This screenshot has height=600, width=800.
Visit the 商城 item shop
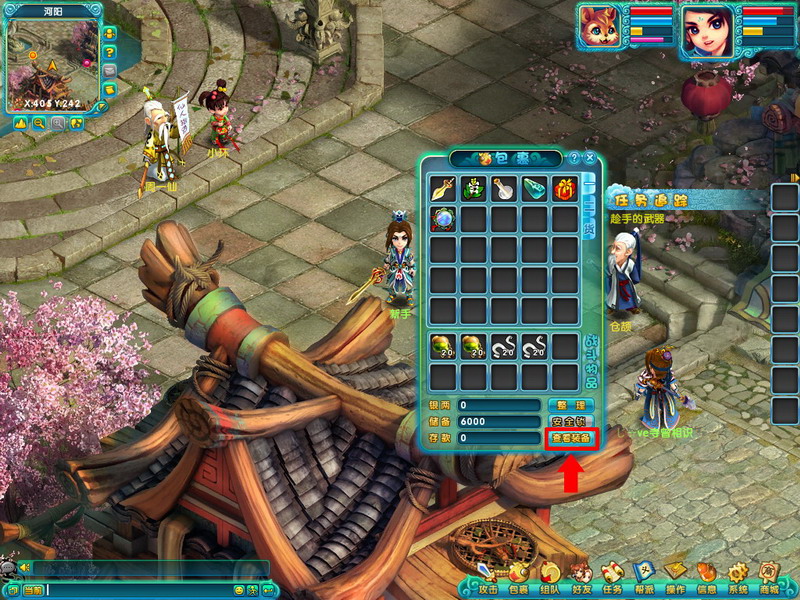(x=769, y=579)
